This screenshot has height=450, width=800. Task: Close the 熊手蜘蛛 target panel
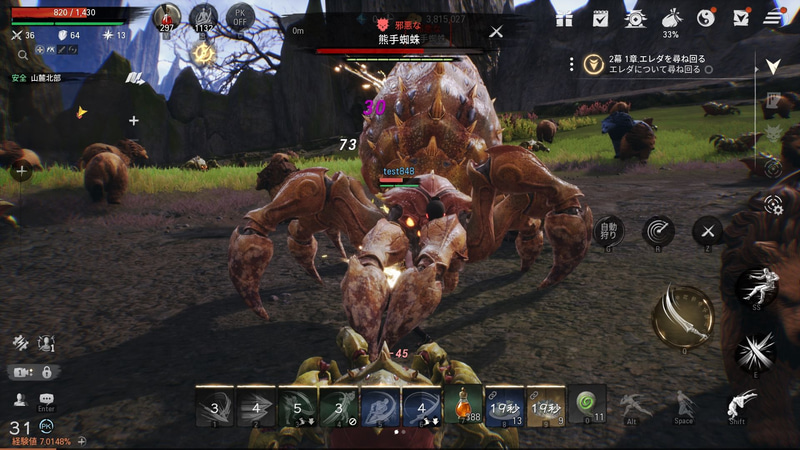(x=496, y=32)
